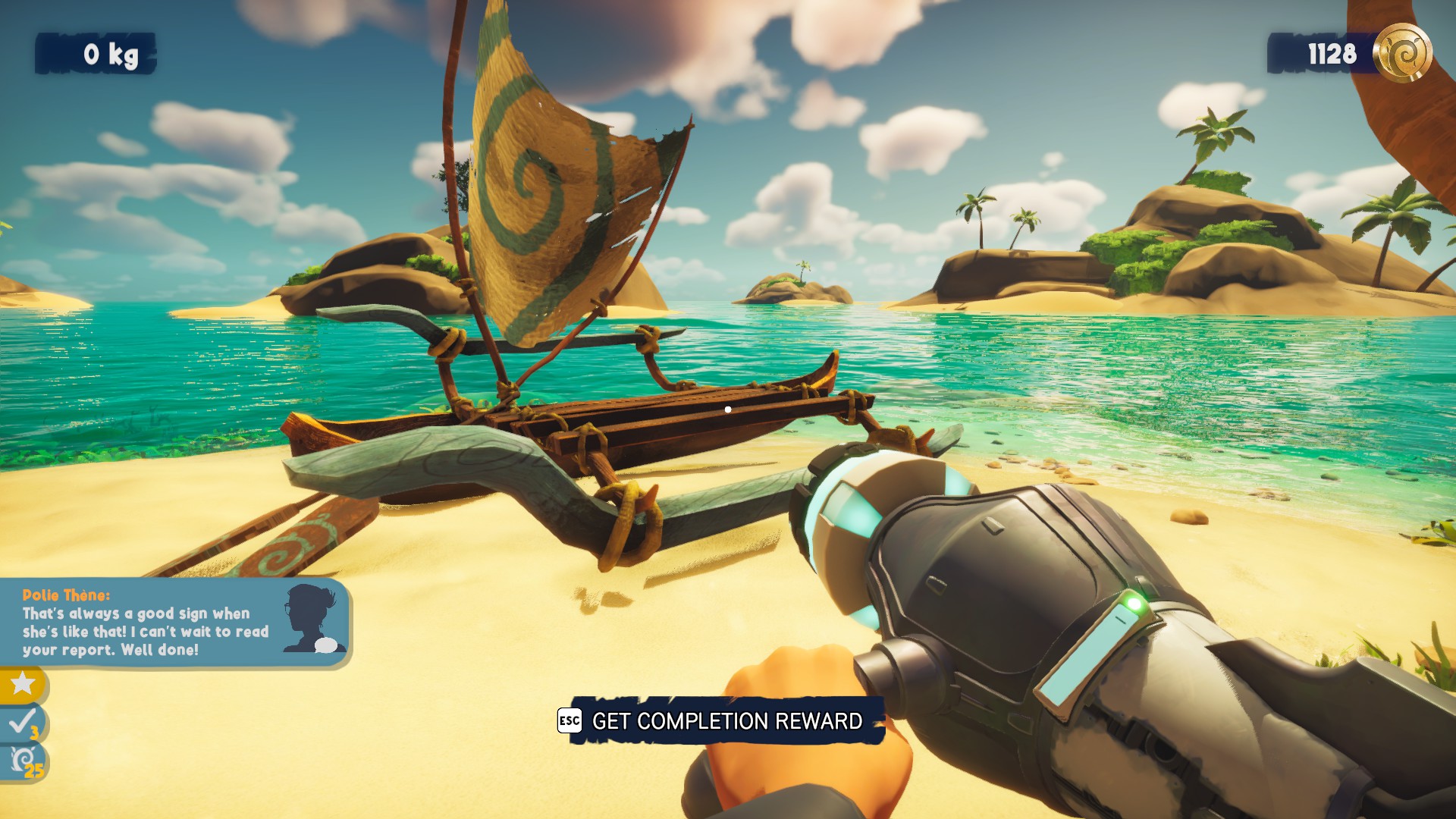The width and height of the screenshot is (1456, 819).
Task: Open the gold star objectives tab
Action: tap(23, 684)
